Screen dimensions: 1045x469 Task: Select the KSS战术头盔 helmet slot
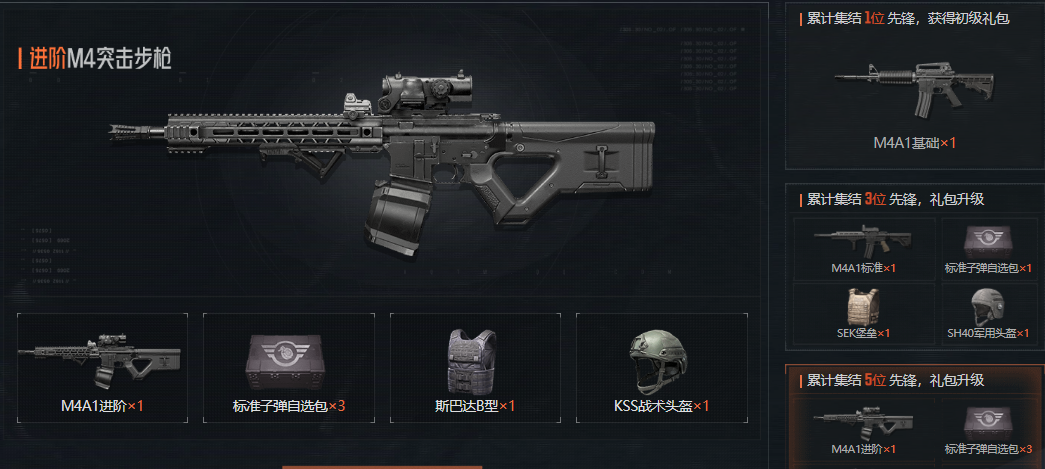point(661,365)
